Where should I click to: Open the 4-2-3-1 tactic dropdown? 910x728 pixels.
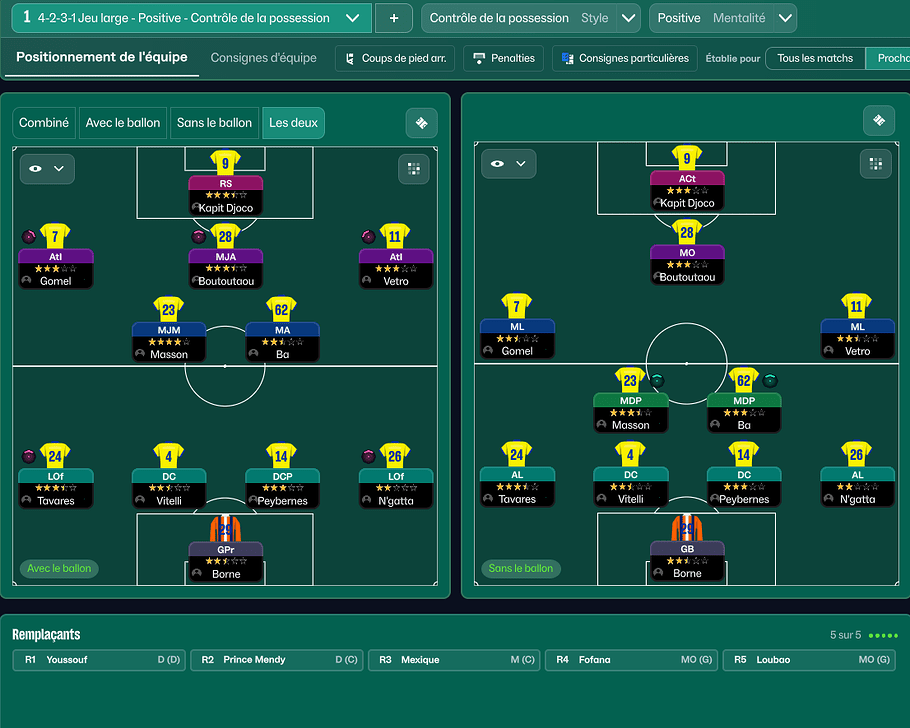click(x=351, y=18)
